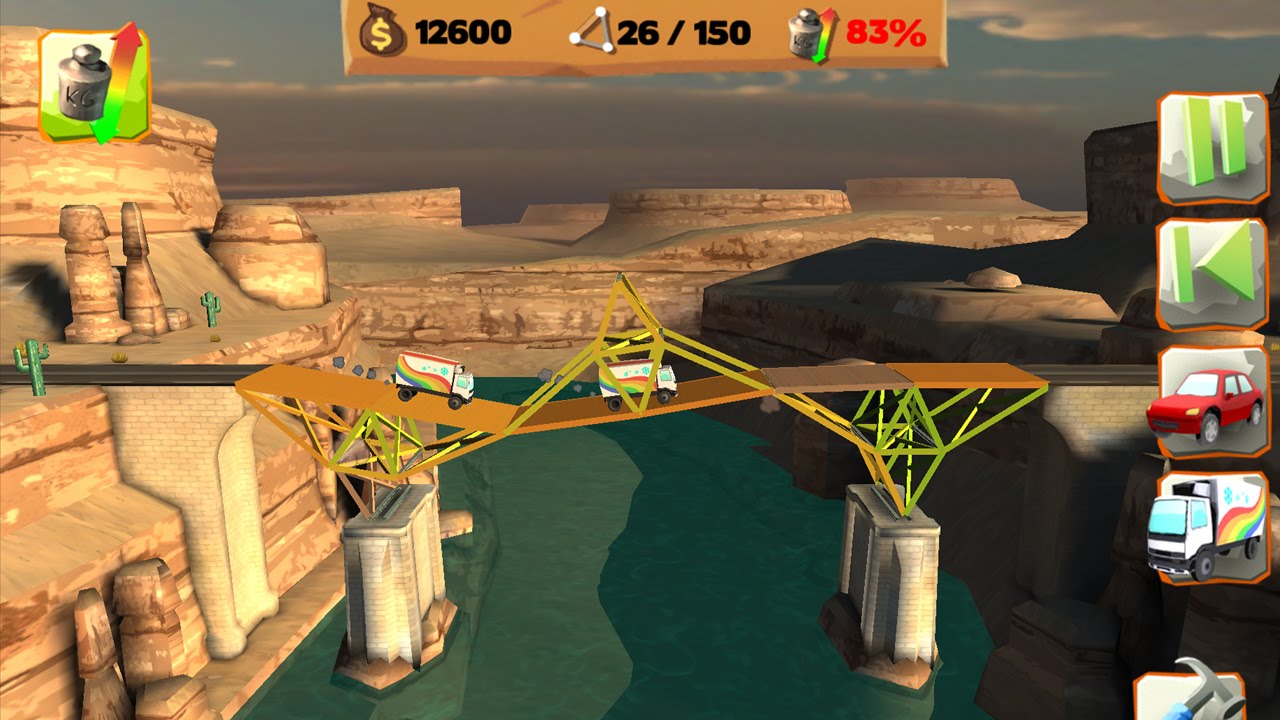Restart the test with the rewind button
Viewport: 1280px width, 720px height.
[1213, 273]
